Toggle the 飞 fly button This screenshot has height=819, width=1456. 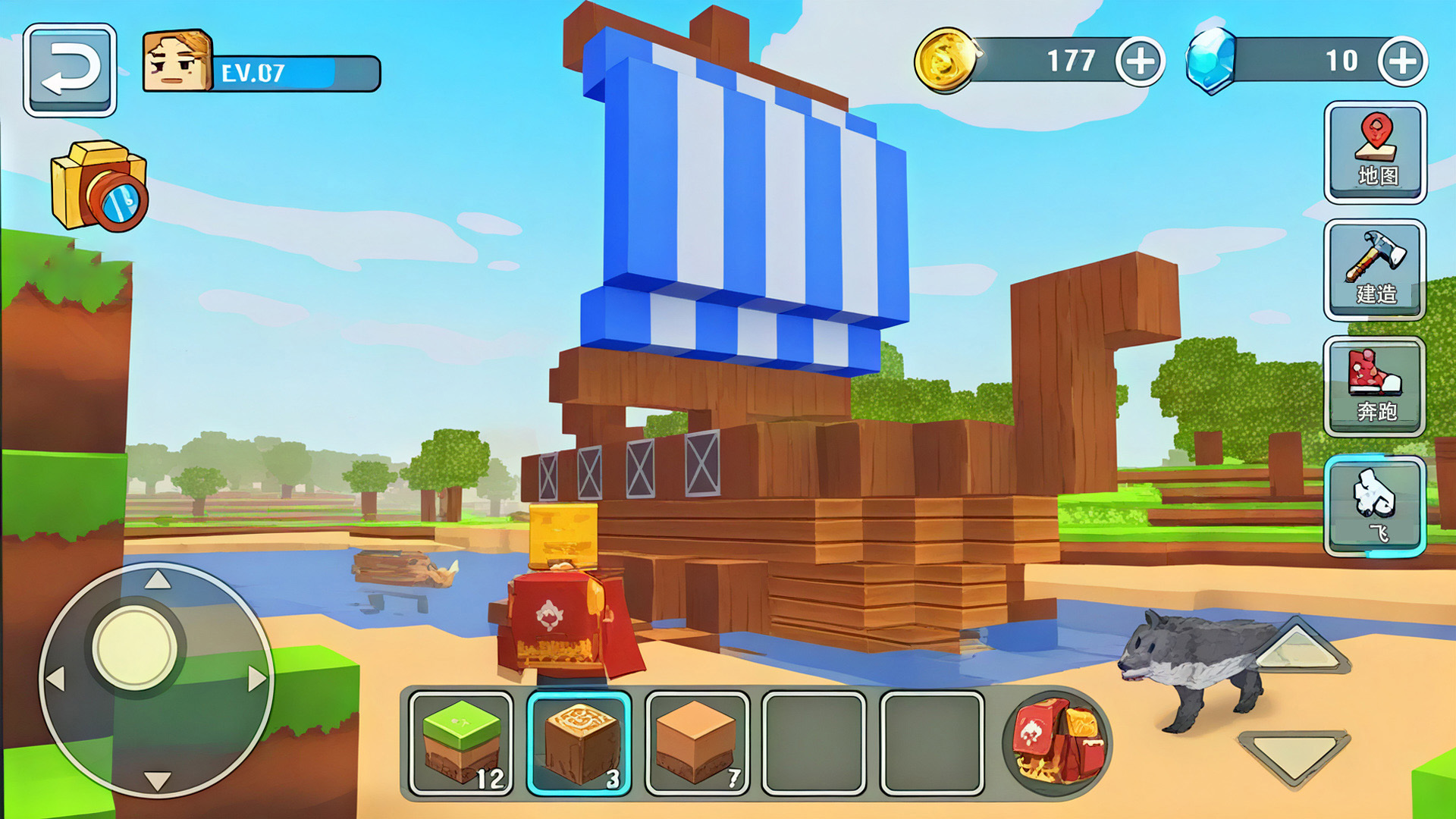click(x=1375, y=506)
